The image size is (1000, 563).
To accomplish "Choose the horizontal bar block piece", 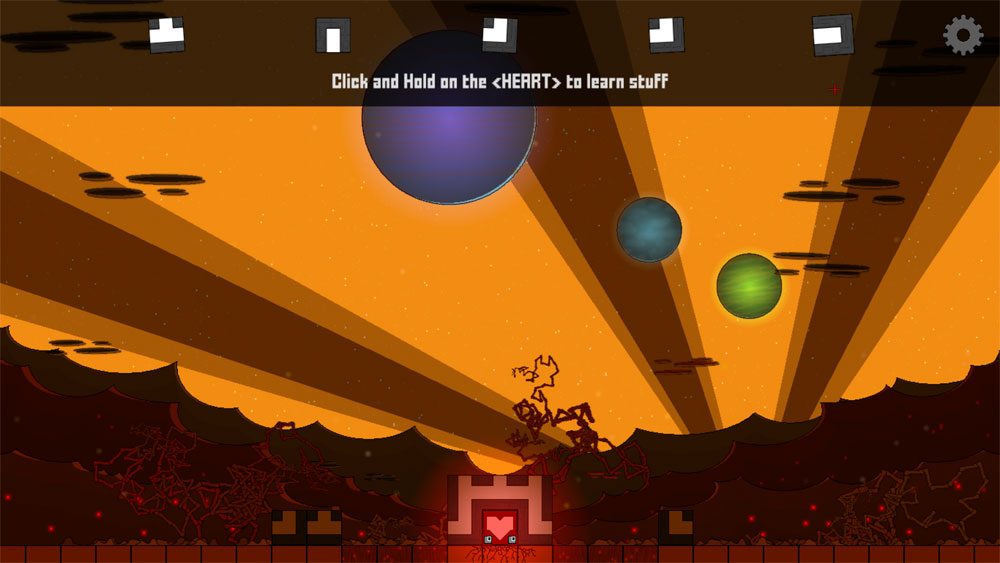I will [x=832, y=35].
